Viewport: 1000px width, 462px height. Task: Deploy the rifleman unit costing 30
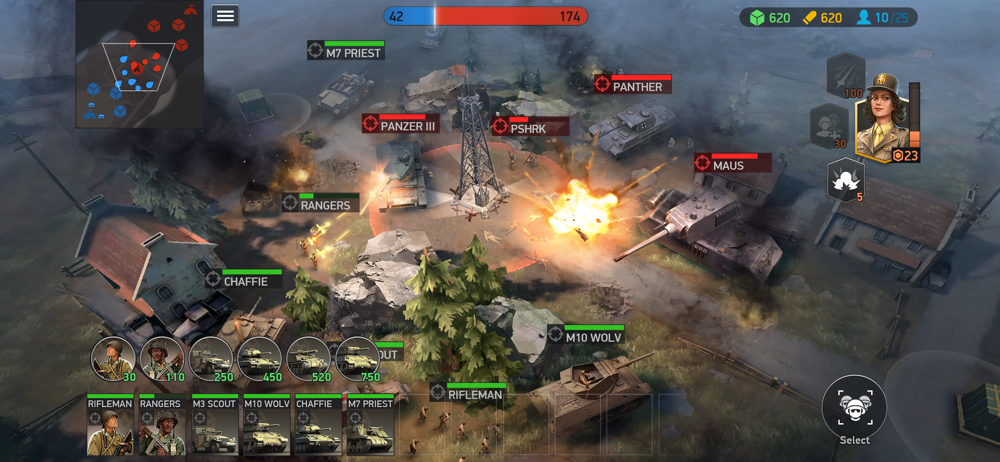[113, 358]
